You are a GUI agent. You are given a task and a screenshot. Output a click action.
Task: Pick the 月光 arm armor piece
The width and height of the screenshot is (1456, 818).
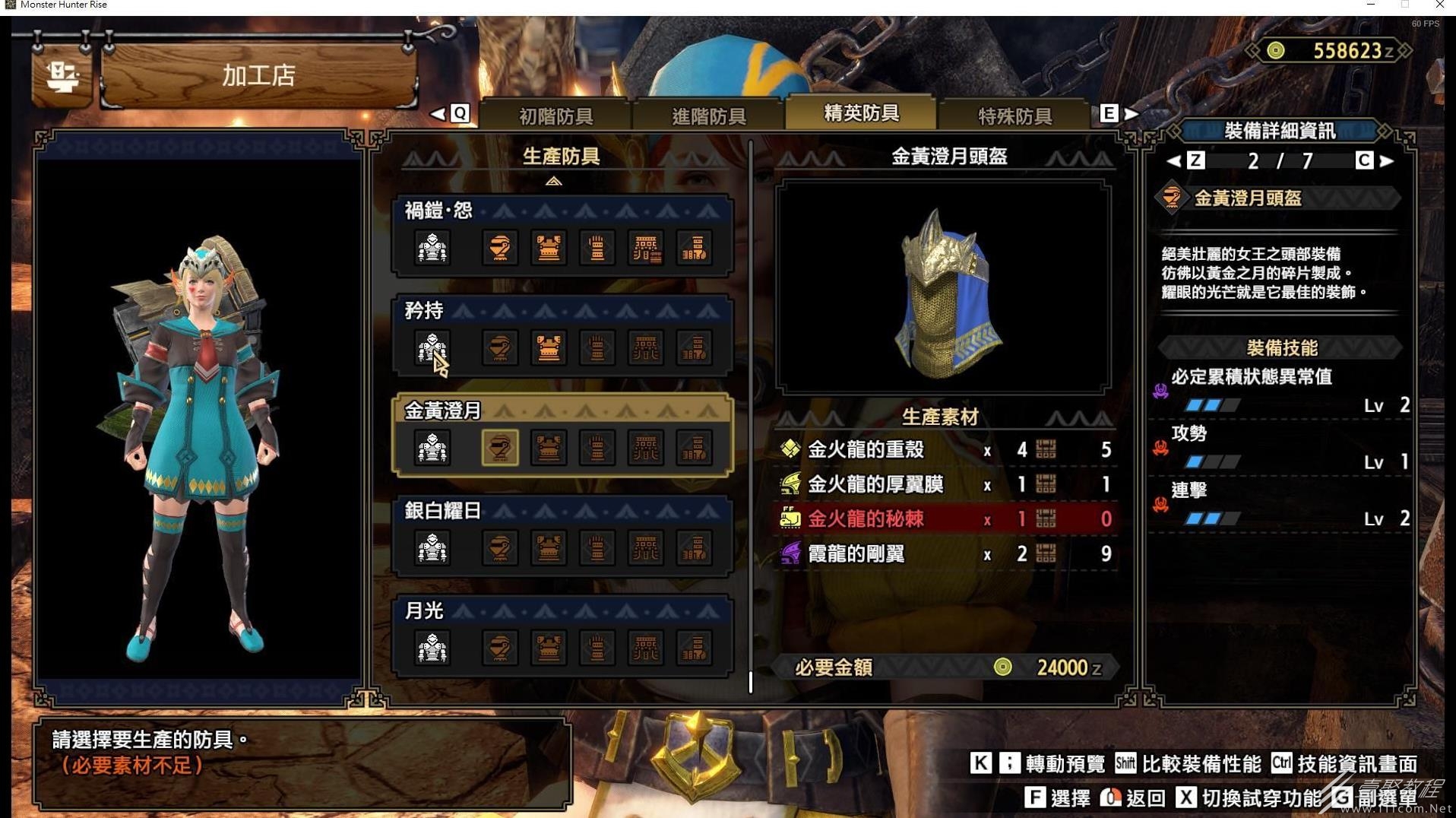tap(597, 648)
